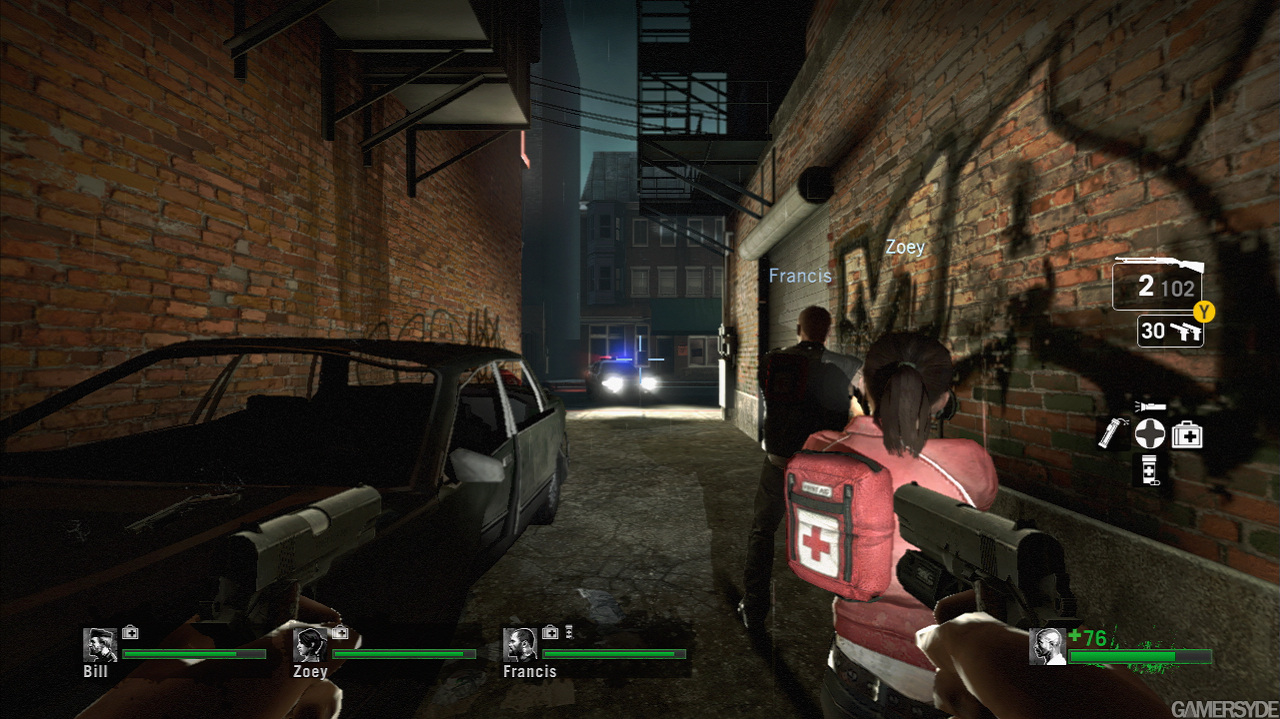Click the pills icon beside Francis's portrait
The image size is (1280, 719).
568,632
